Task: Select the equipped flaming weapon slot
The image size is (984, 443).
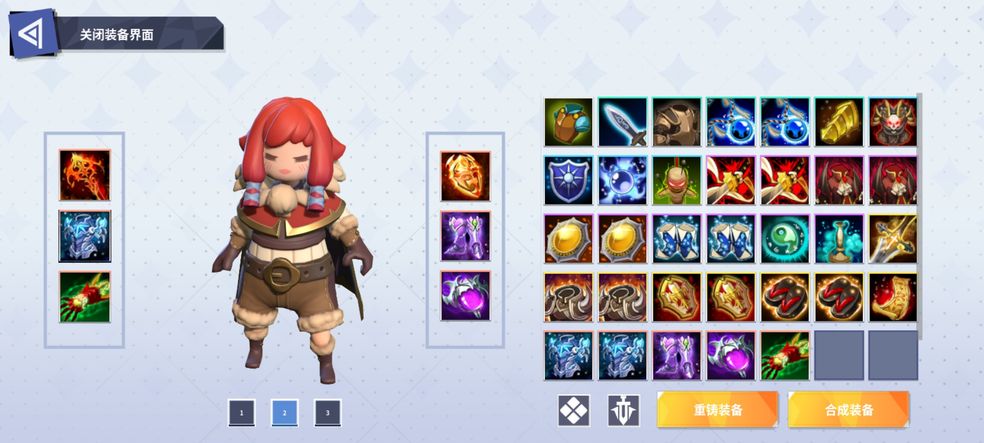Action: [84, 175]
